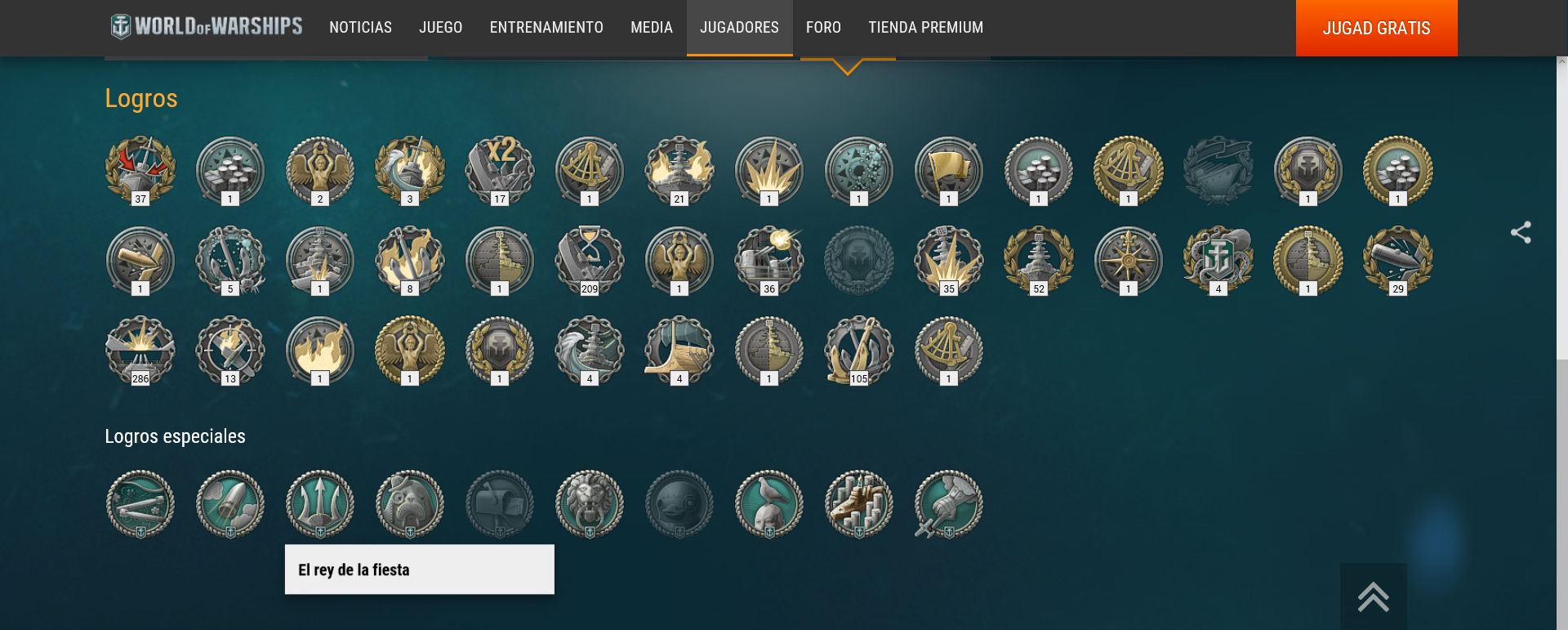Image resolution: width=1568 pixels, height=630 pixels.
Task: Select the hourglass achievement with count 209
Action: pyautogui.click(x=590, y=259)
